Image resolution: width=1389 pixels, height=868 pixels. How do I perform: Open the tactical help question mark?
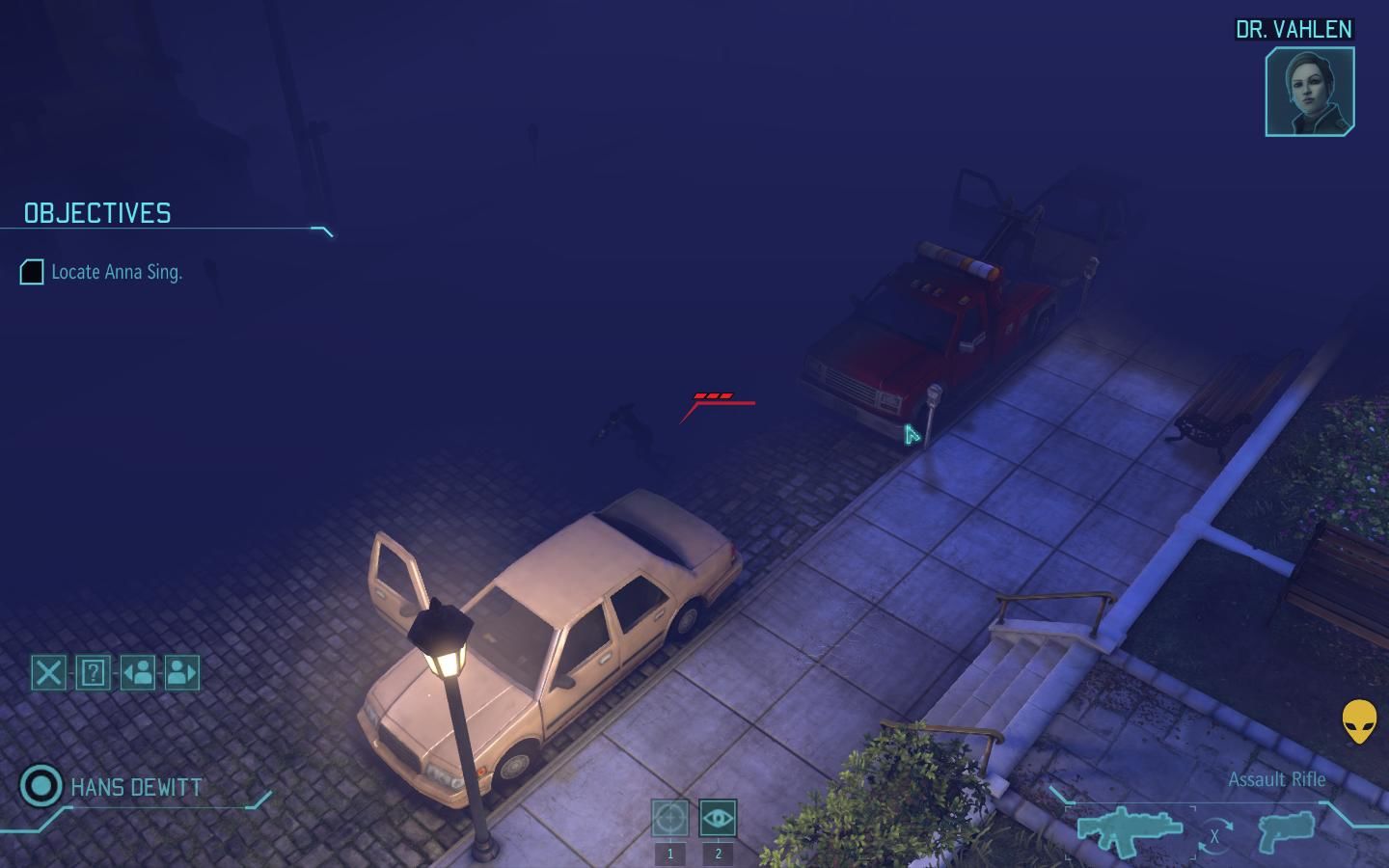(x=92, y=673)
